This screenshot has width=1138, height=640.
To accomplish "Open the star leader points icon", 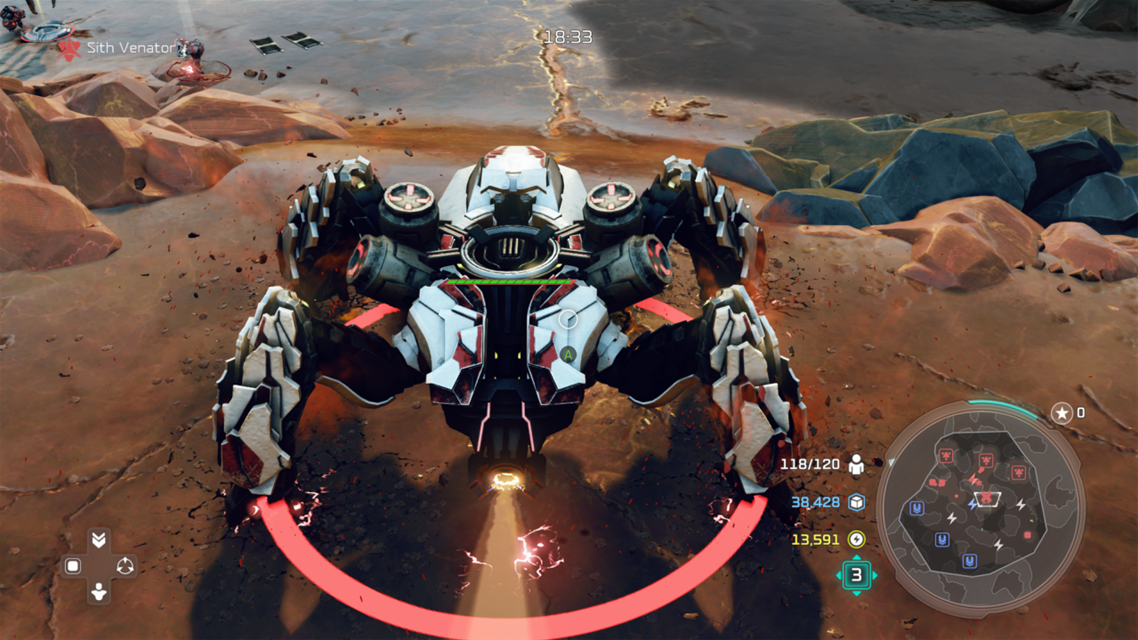I will pyautogui.click(x=1061, y=413).
